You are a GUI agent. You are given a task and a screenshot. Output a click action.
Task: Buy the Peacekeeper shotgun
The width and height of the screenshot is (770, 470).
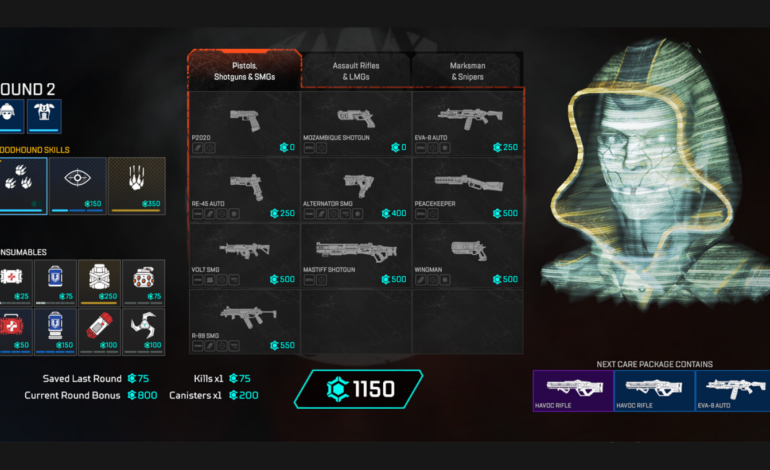point(467,190)
